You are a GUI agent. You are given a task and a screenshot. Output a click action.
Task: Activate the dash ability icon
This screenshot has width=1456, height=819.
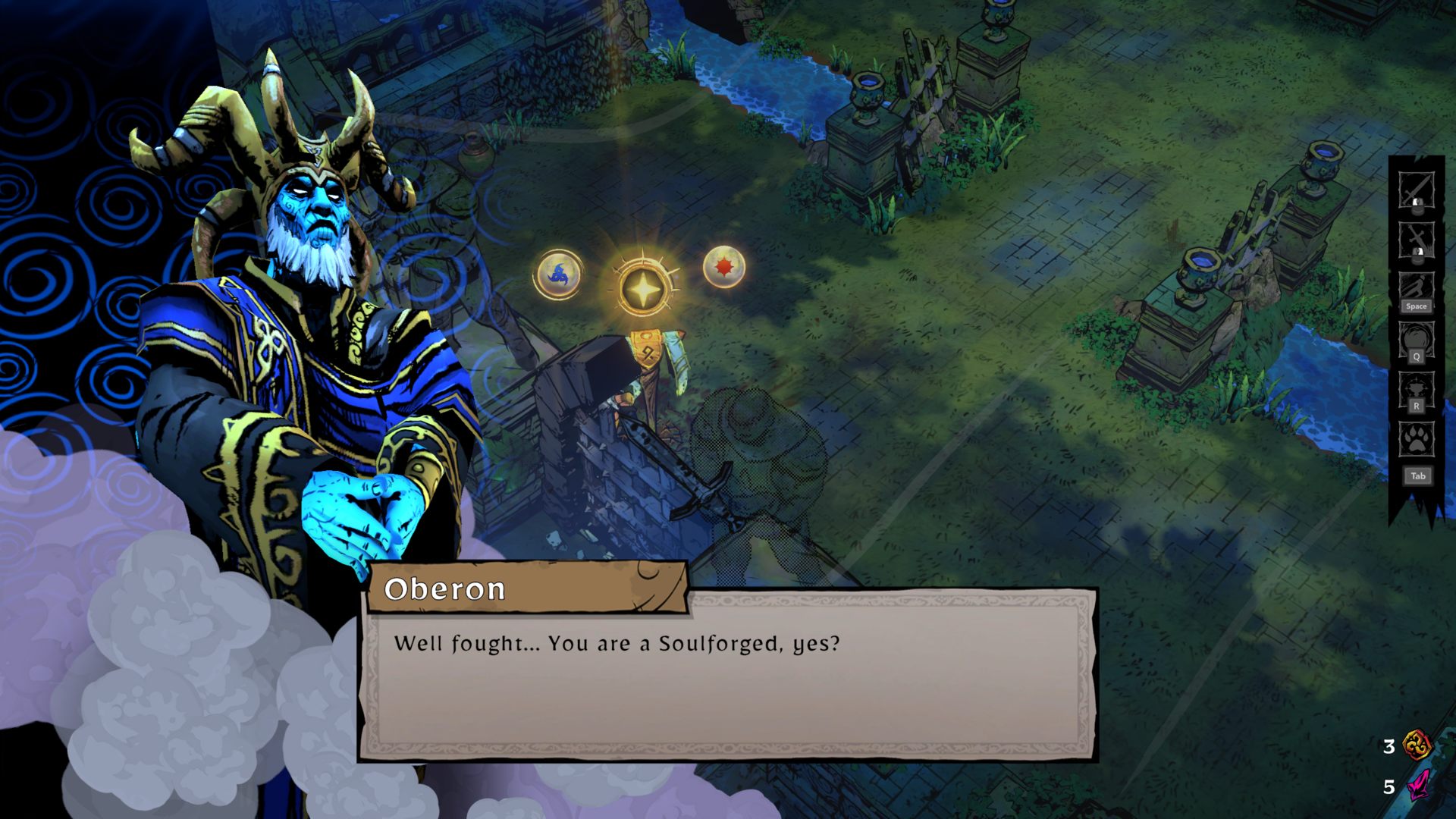click(1416, 289)
